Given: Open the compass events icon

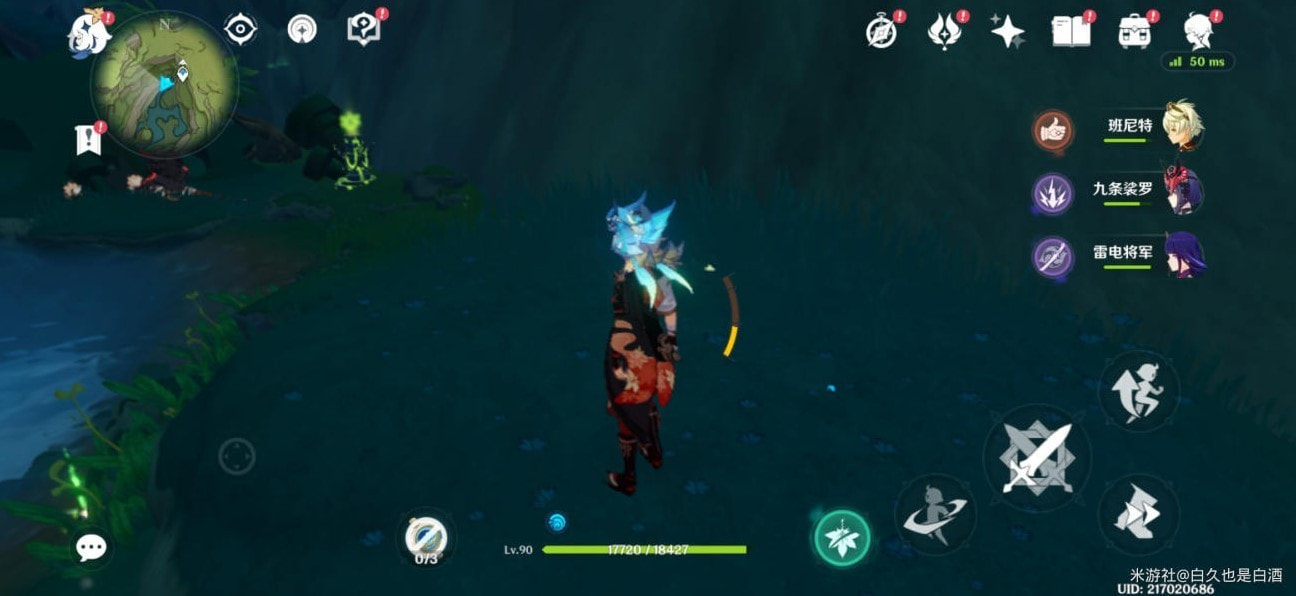Looking at the screenshot, I should point(881,32).
